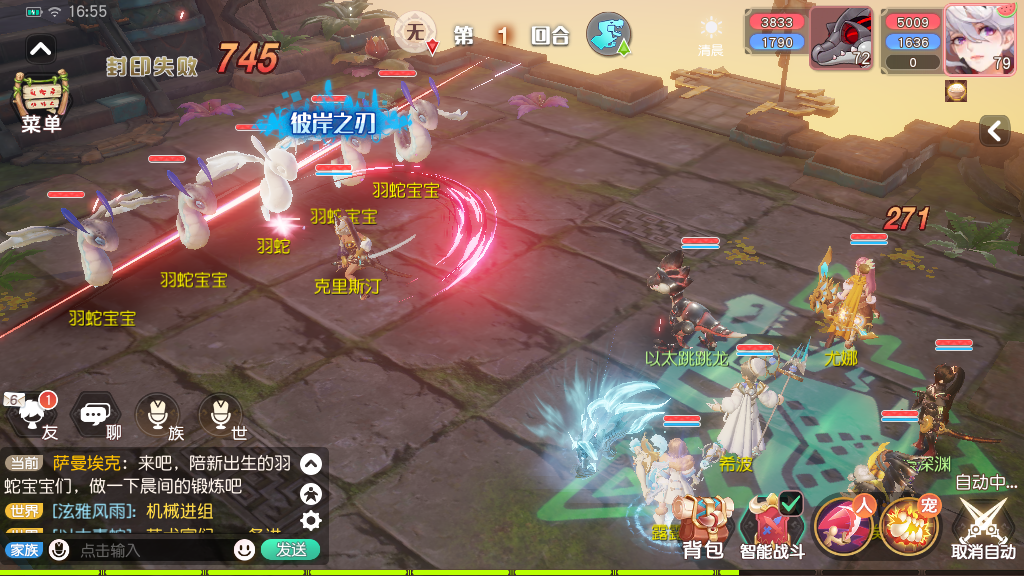Screen dimensions: 1024x576
Task: Select the player character portrait level 79
Action: tap(979, 39)
